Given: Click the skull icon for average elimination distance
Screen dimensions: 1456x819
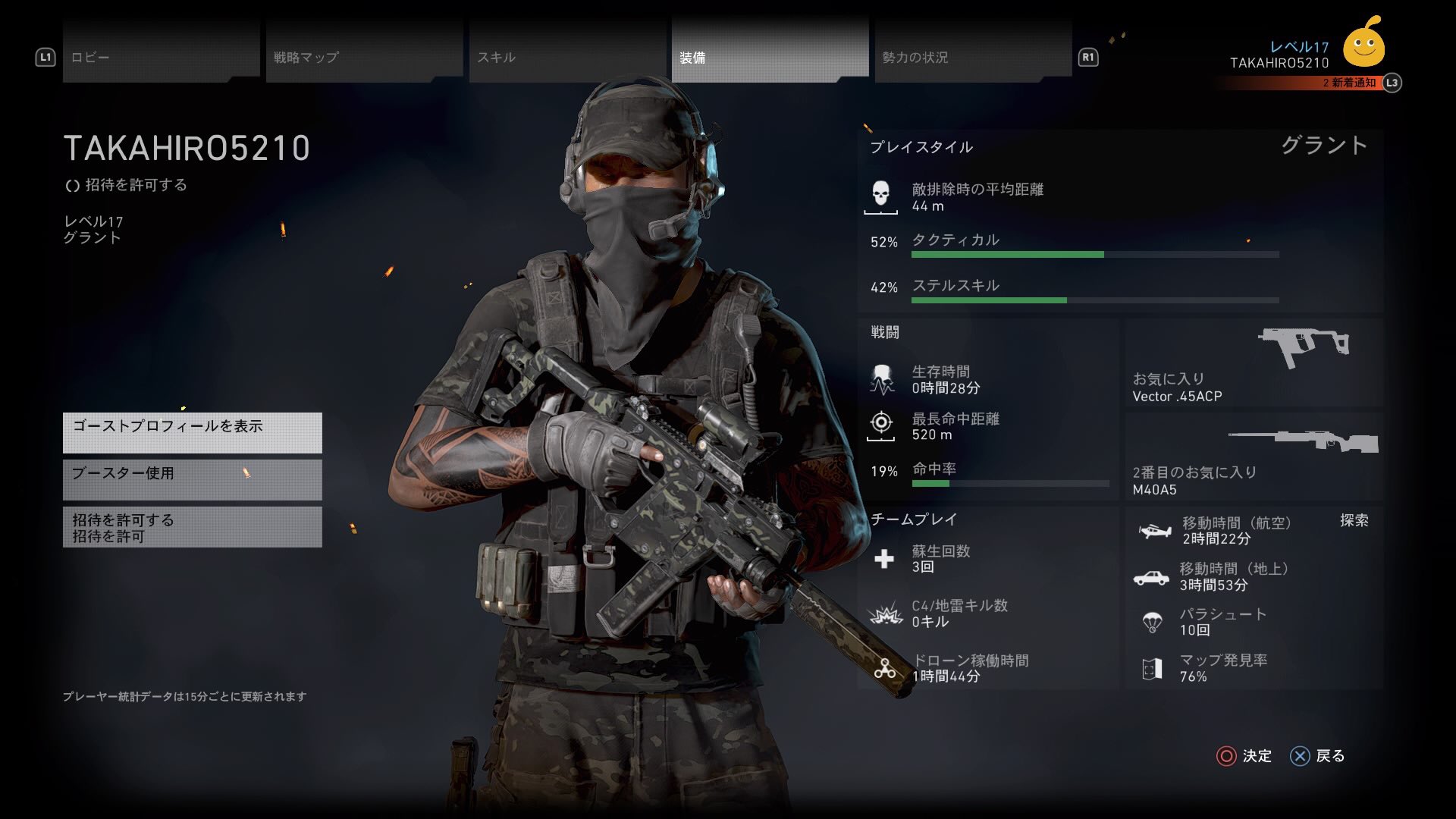Looking at the screenshot, I should pyautogui.click(x=882, y=195).
